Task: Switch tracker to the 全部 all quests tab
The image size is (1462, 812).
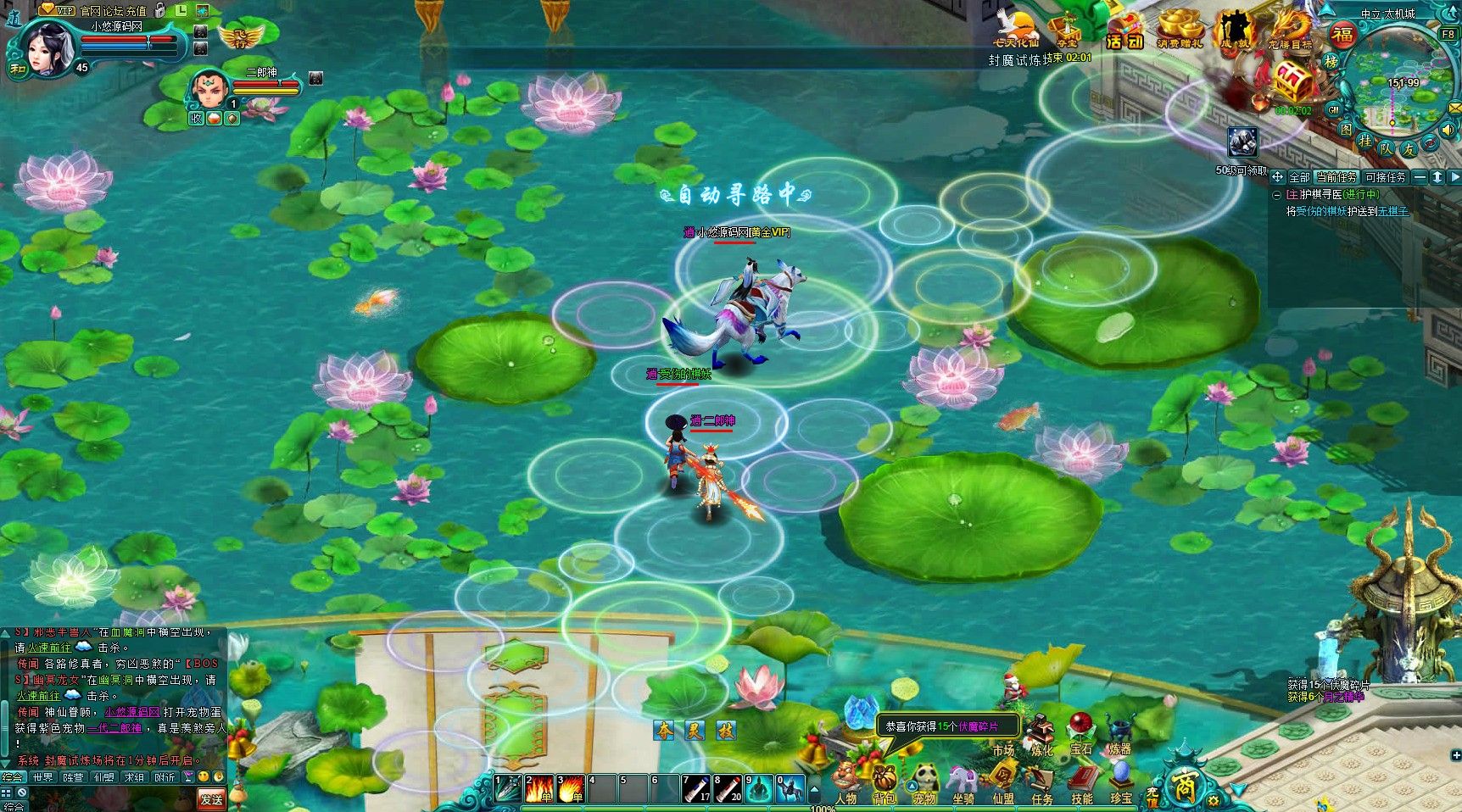Action: 1299,177
